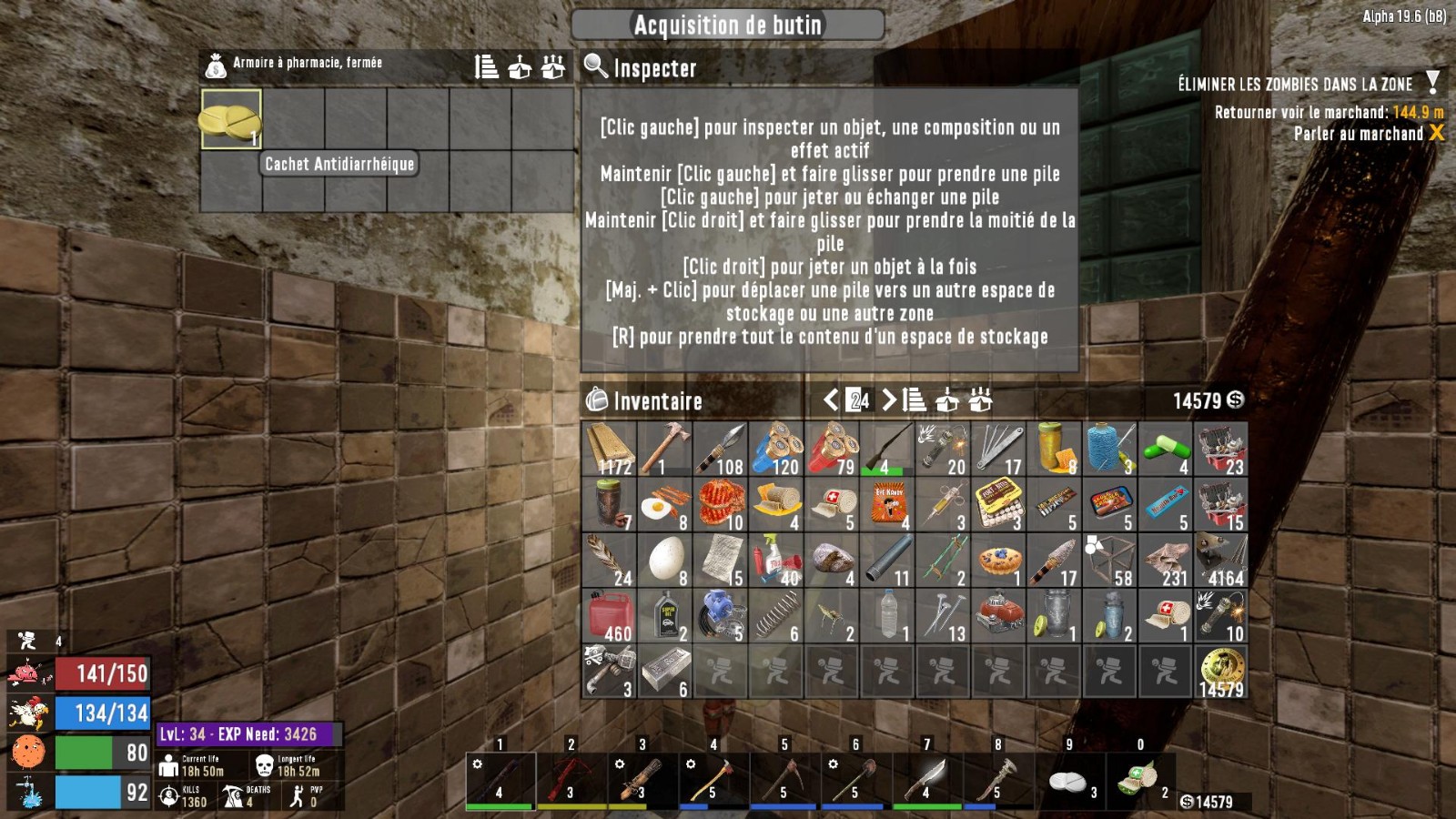This screenshot has height=819, width=1456.
Task: Sort the Inventaire backpack items
Action: 915,399
